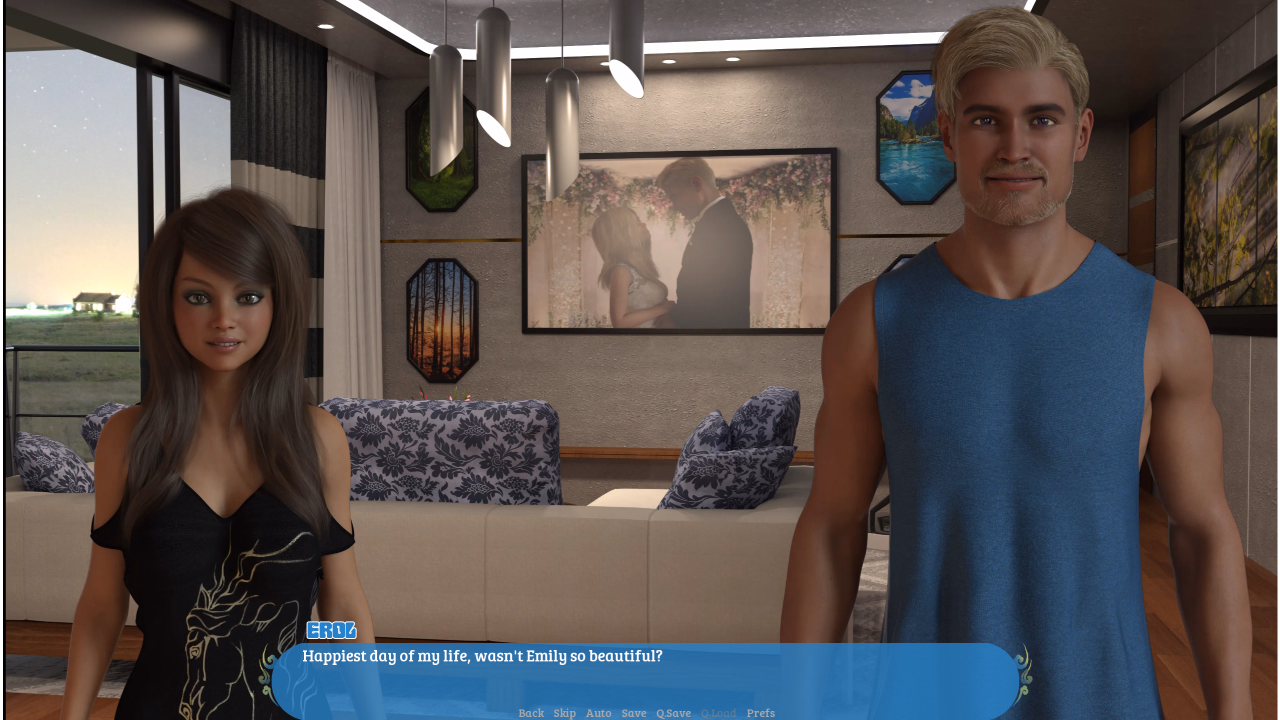Open the Save screen

coord(633,713)
